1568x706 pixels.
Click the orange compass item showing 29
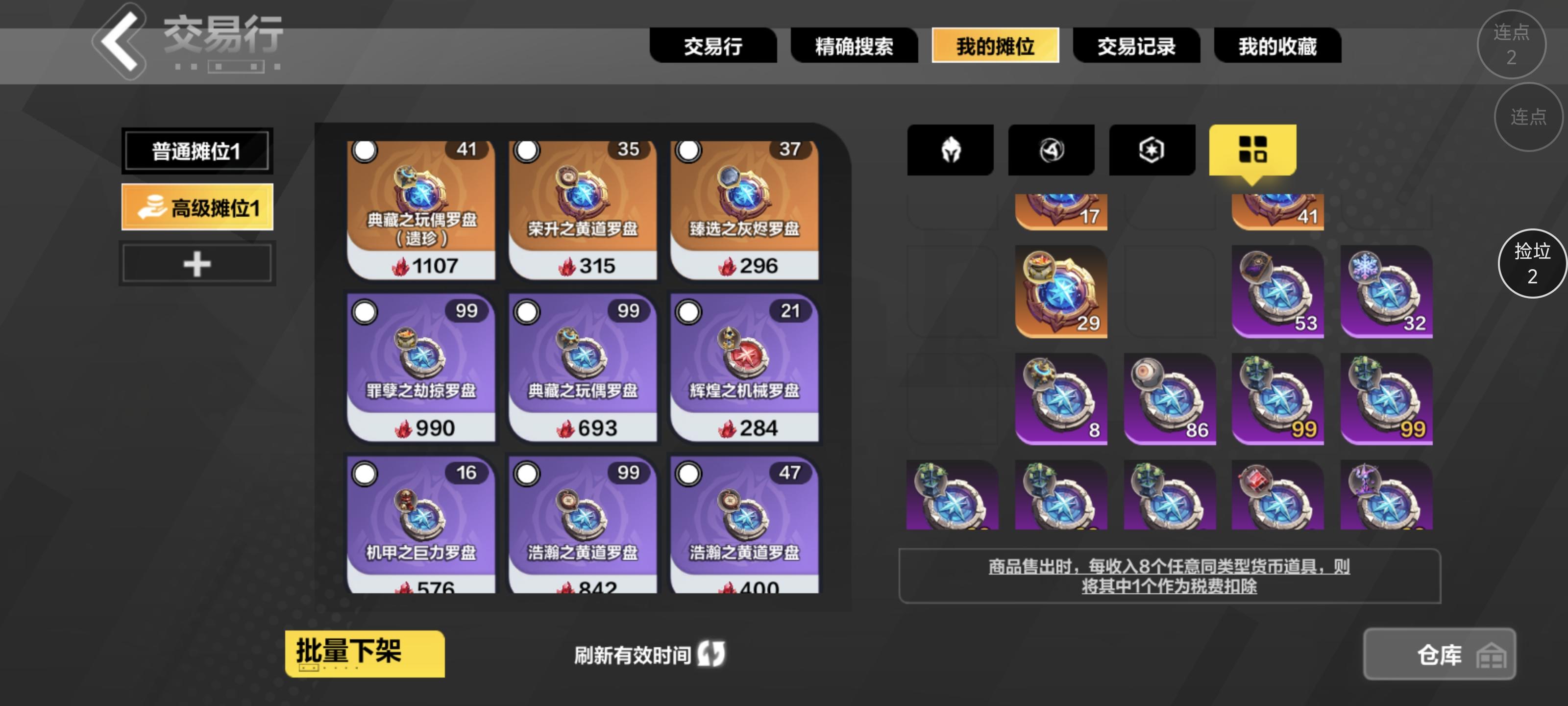click(1060, 292)
